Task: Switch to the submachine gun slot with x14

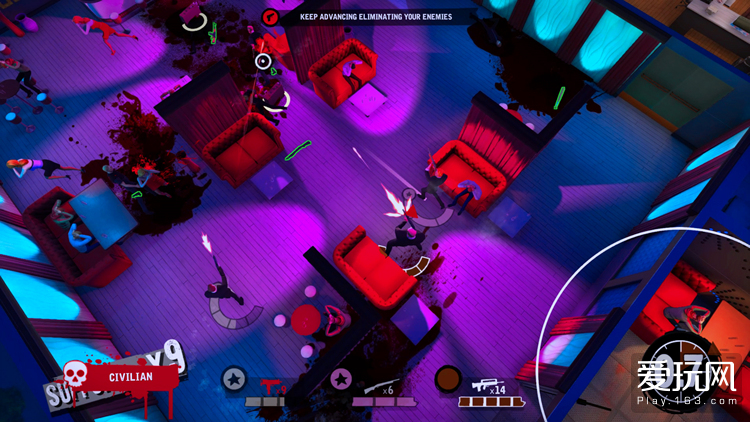Action: (x=489, y=386)
